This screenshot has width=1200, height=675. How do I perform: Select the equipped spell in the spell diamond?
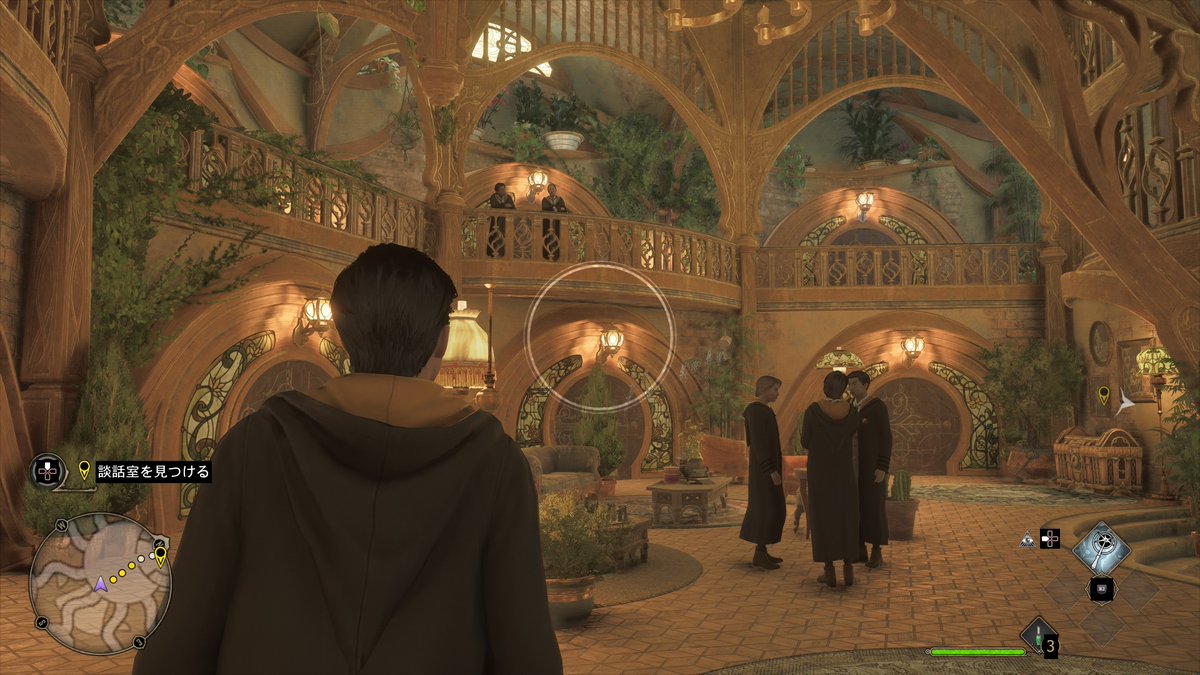(x=1101, y=548)
